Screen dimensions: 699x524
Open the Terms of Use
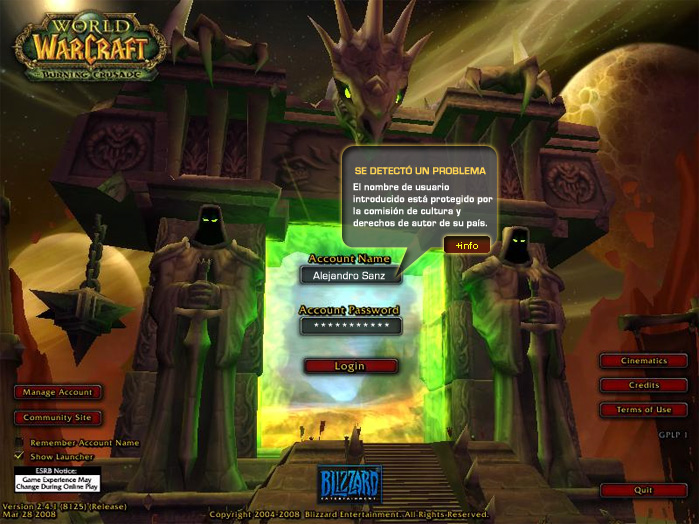(x=644, y=410)
